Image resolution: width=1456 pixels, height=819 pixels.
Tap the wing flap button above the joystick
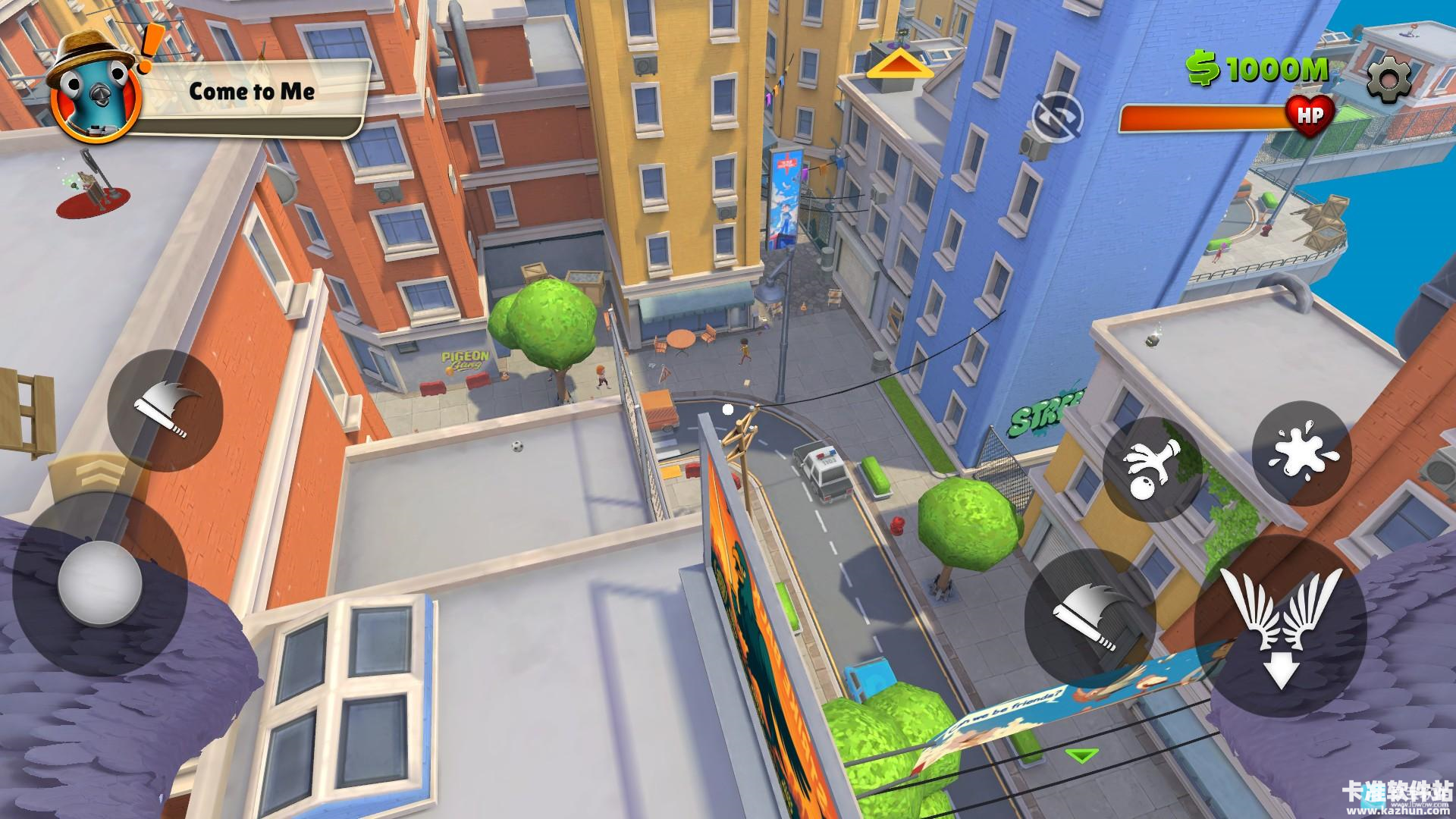[165, 410]
